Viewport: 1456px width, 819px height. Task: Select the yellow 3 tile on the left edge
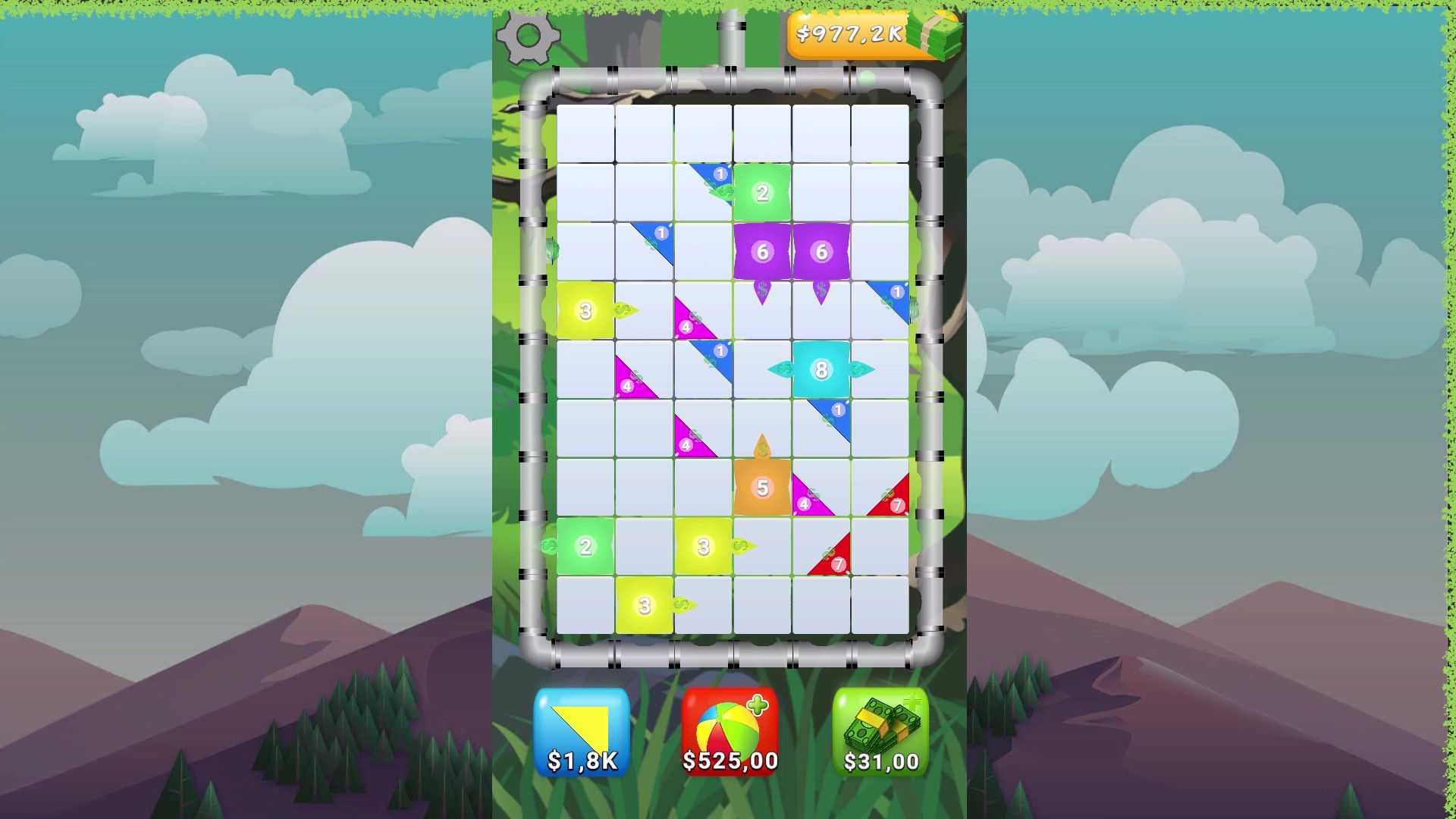coord(585,309)
